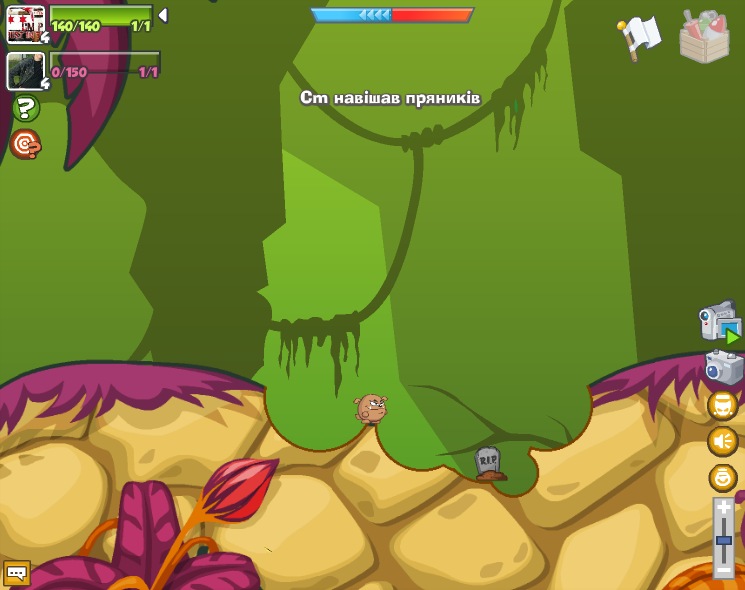The width and height of the screenshot is (745, 590).
Task: Zoom out with the minus button
Action: click(724, 570)
